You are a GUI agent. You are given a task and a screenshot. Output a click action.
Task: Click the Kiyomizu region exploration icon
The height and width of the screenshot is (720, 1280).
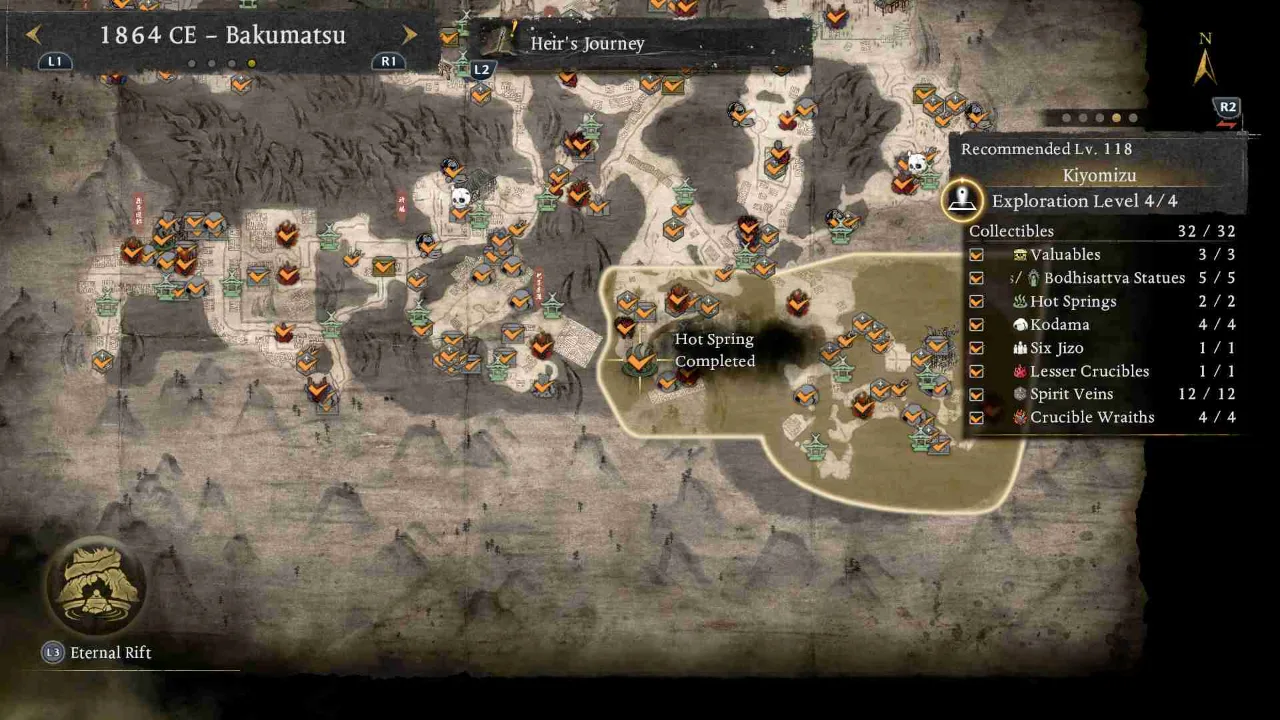962,200
